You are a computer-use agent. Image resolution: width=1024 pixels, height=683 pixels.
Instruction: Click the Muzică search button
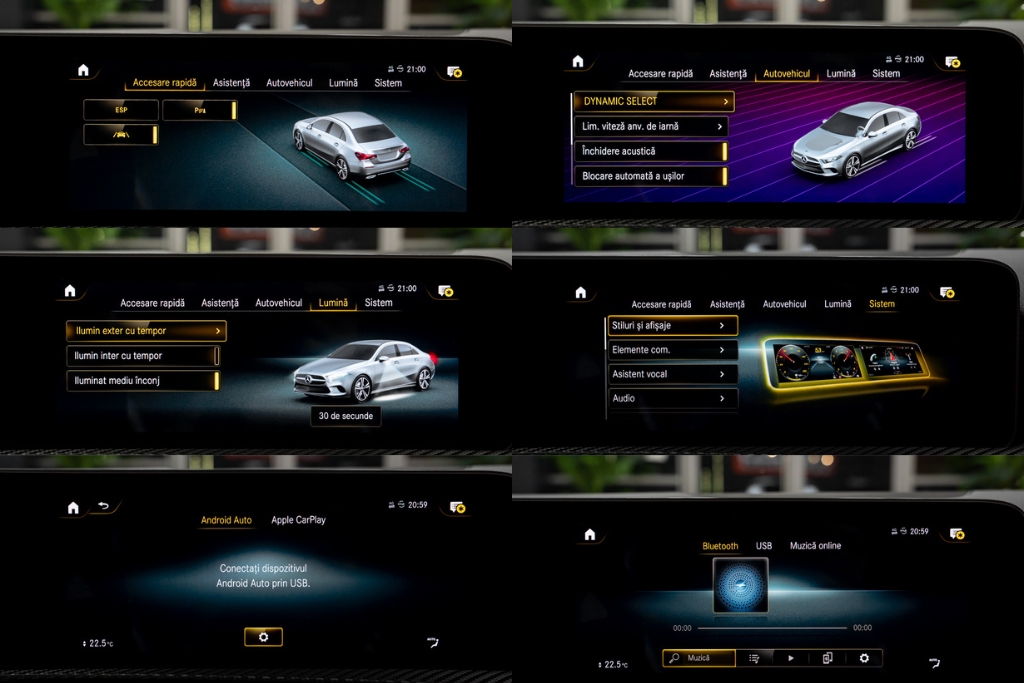[x=699, y=658]
